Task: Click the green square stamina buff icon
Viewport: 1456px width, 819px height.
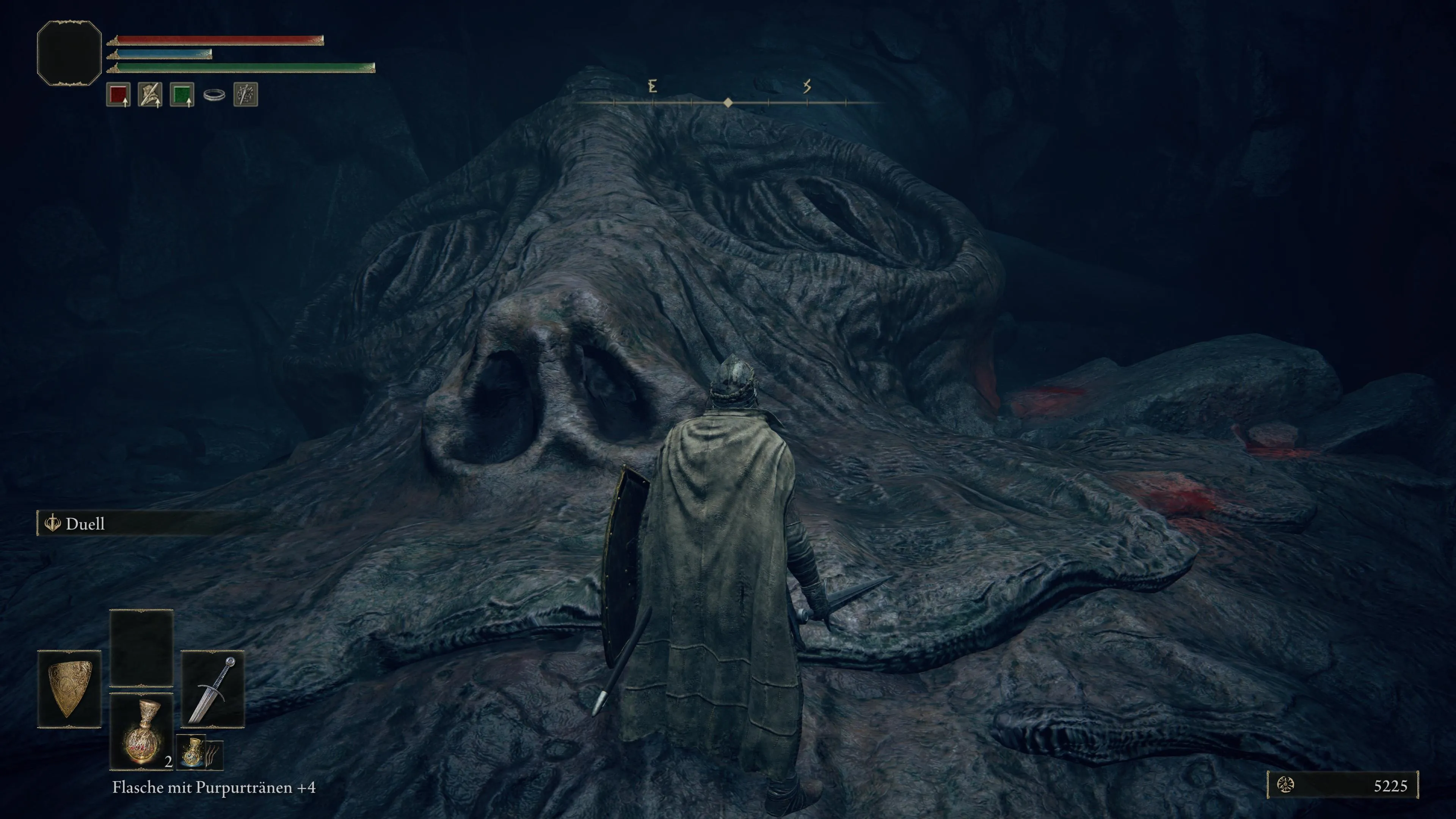Action: tap(182, 94)
